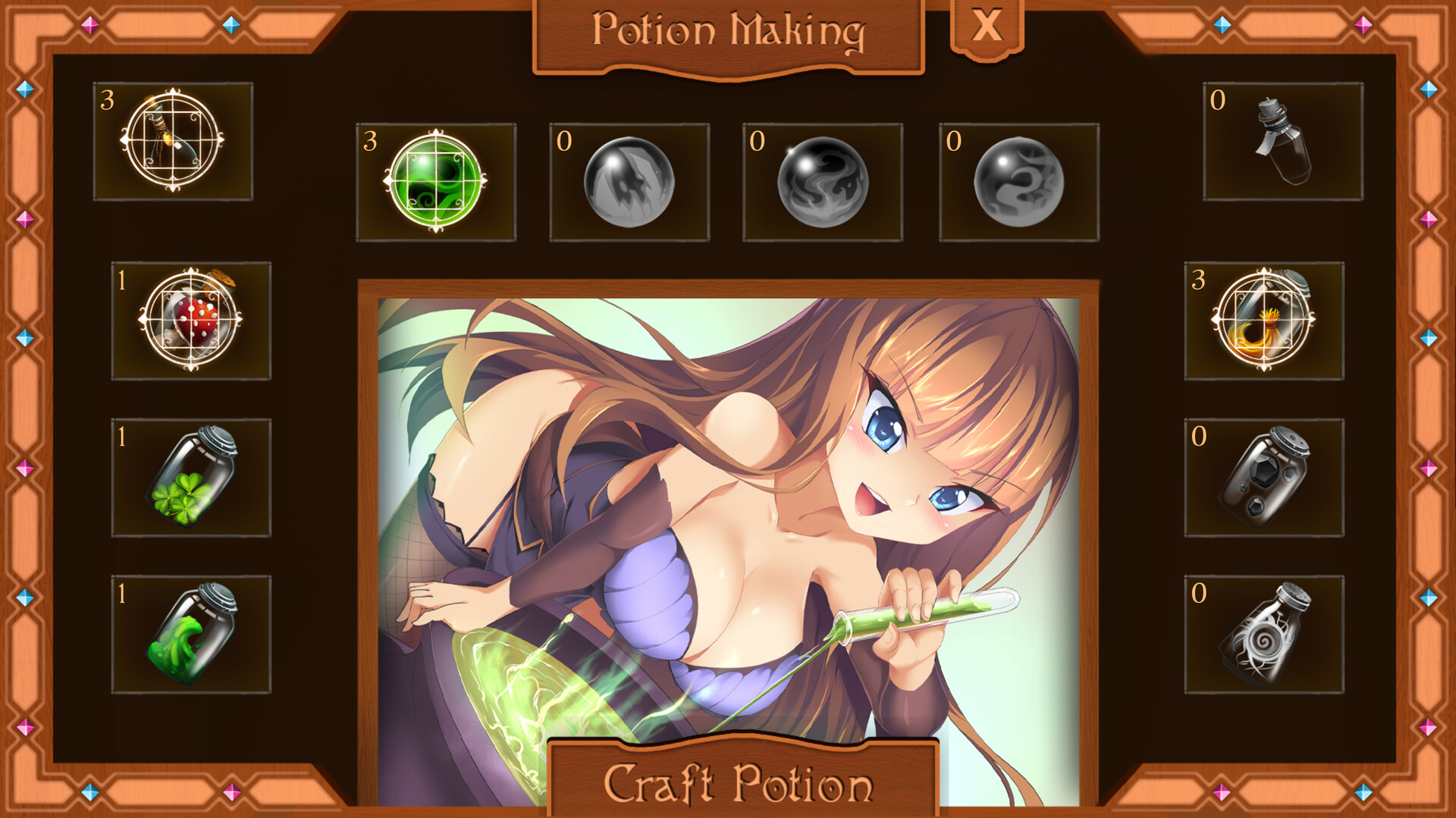1456x818 pixels.
Task: Select the mushroom slot showing quantity 1
Action: tap(191, 322)
